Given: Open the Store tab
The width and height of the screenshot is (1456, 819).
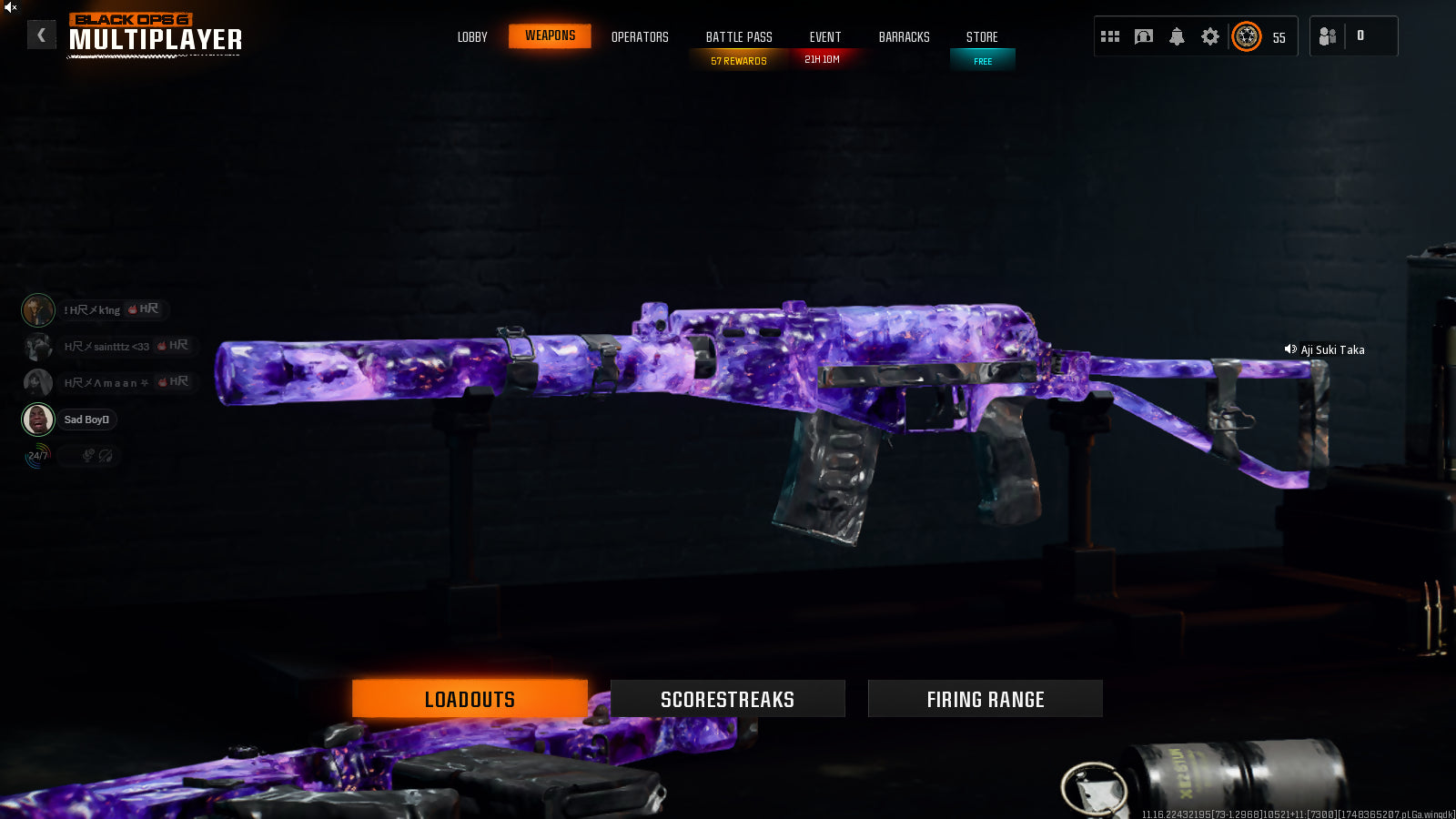Looking at the screenshot, I should click(982, 37).
